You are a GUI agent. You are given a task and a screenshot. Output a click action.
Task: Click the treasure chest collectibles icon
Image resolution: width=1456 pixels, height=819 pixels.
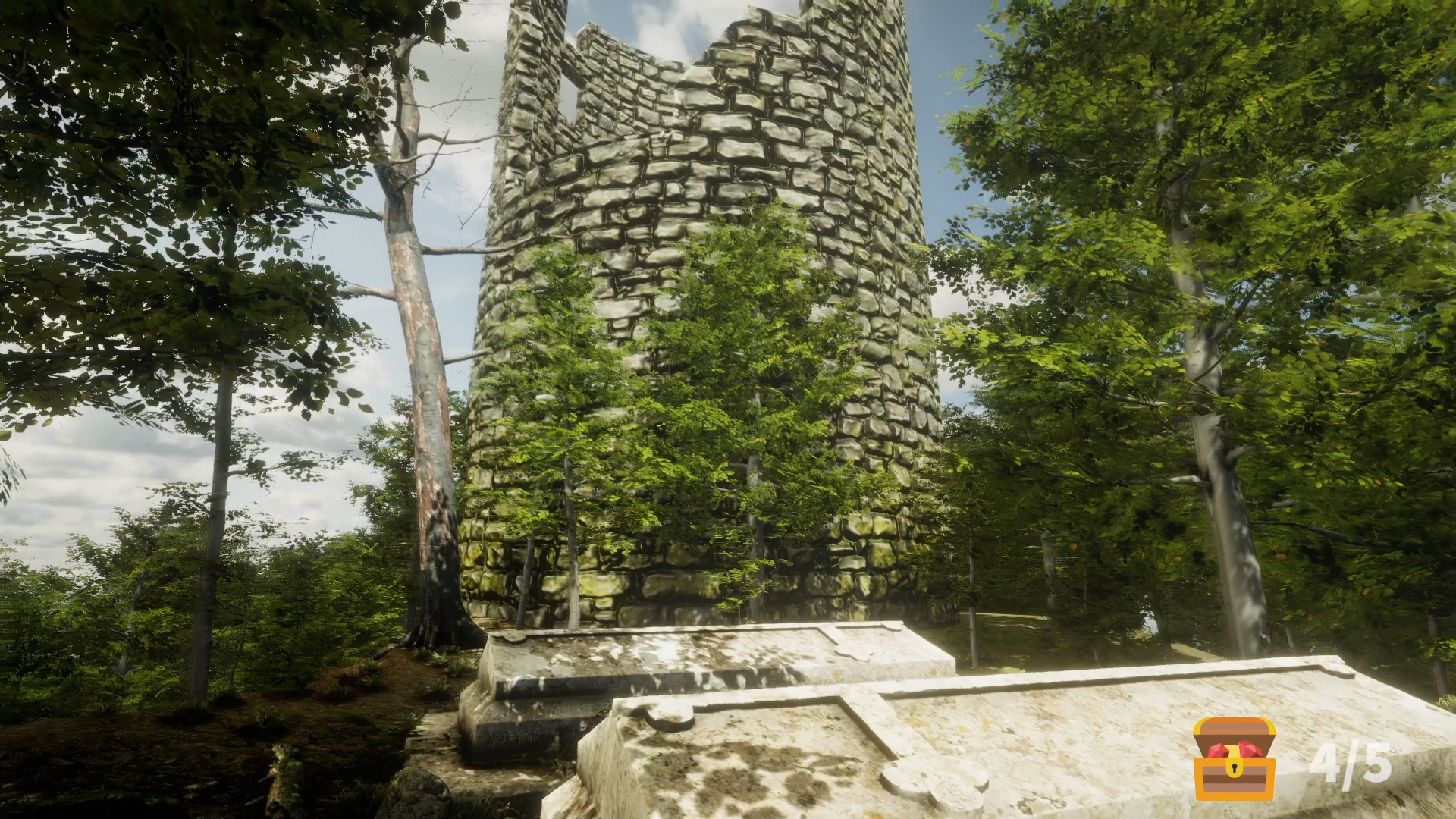[x=1234, y=759]
